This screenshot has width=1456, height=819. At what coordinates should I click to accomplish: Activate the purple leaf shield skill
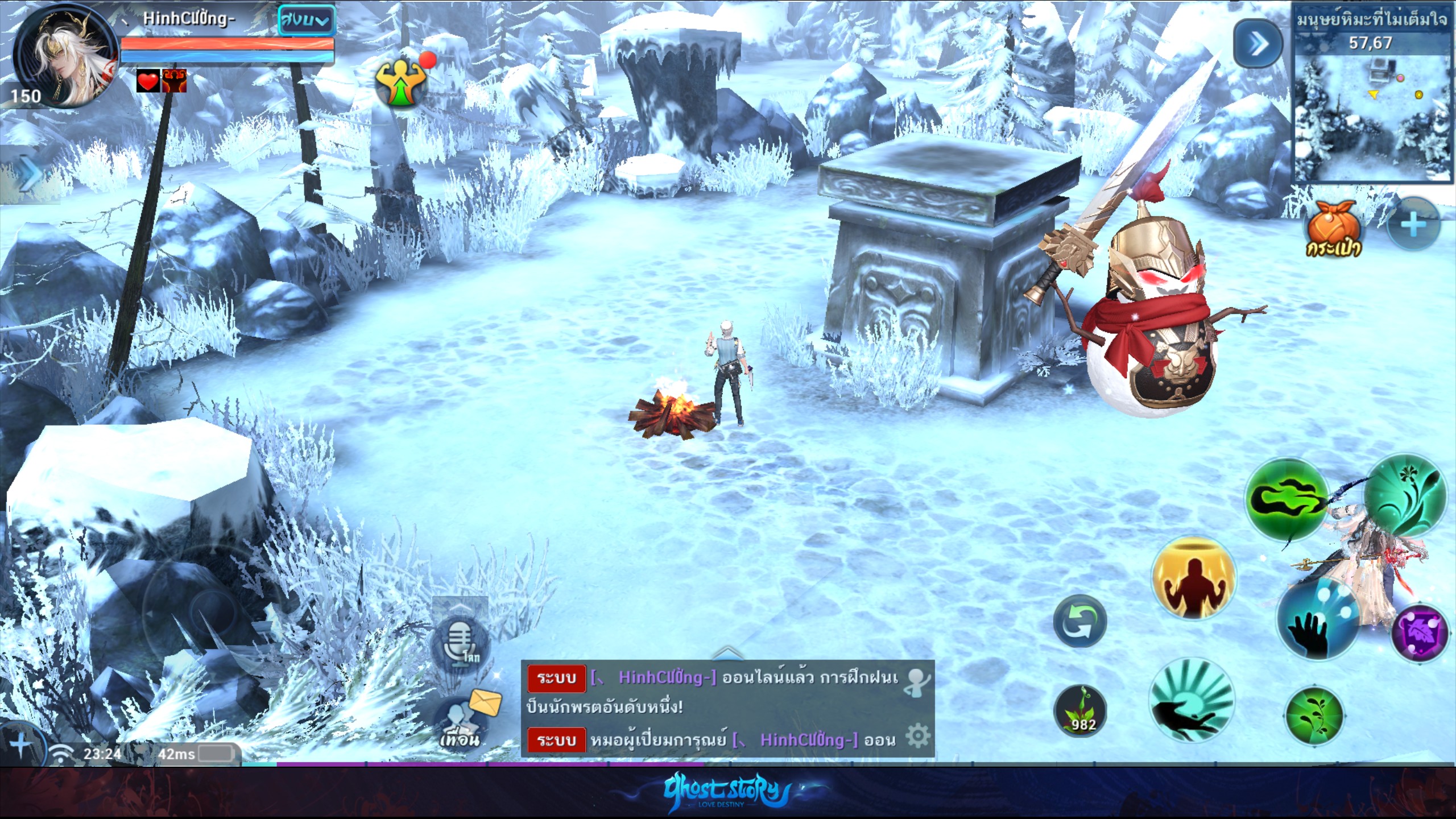[1419, 634]
